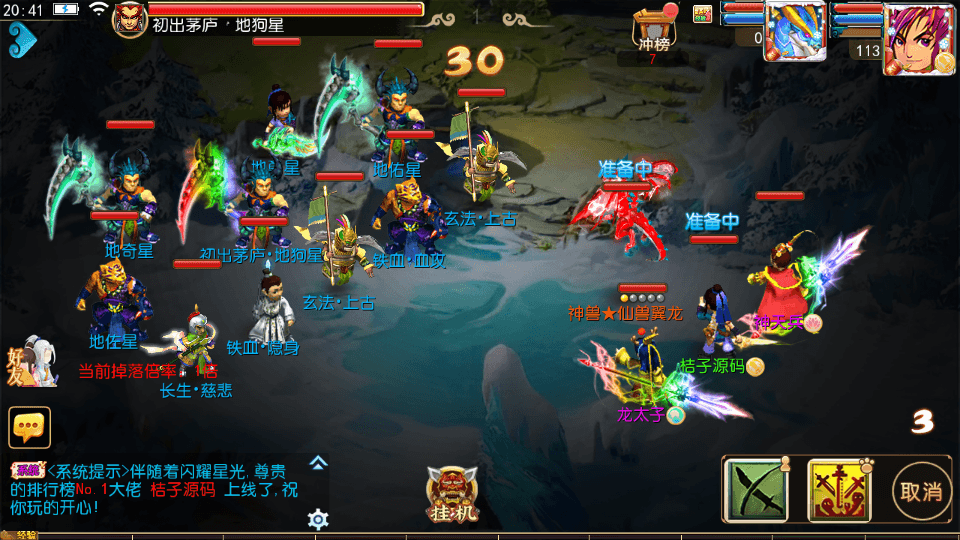Open the 好友 friends list

point(28,360)
